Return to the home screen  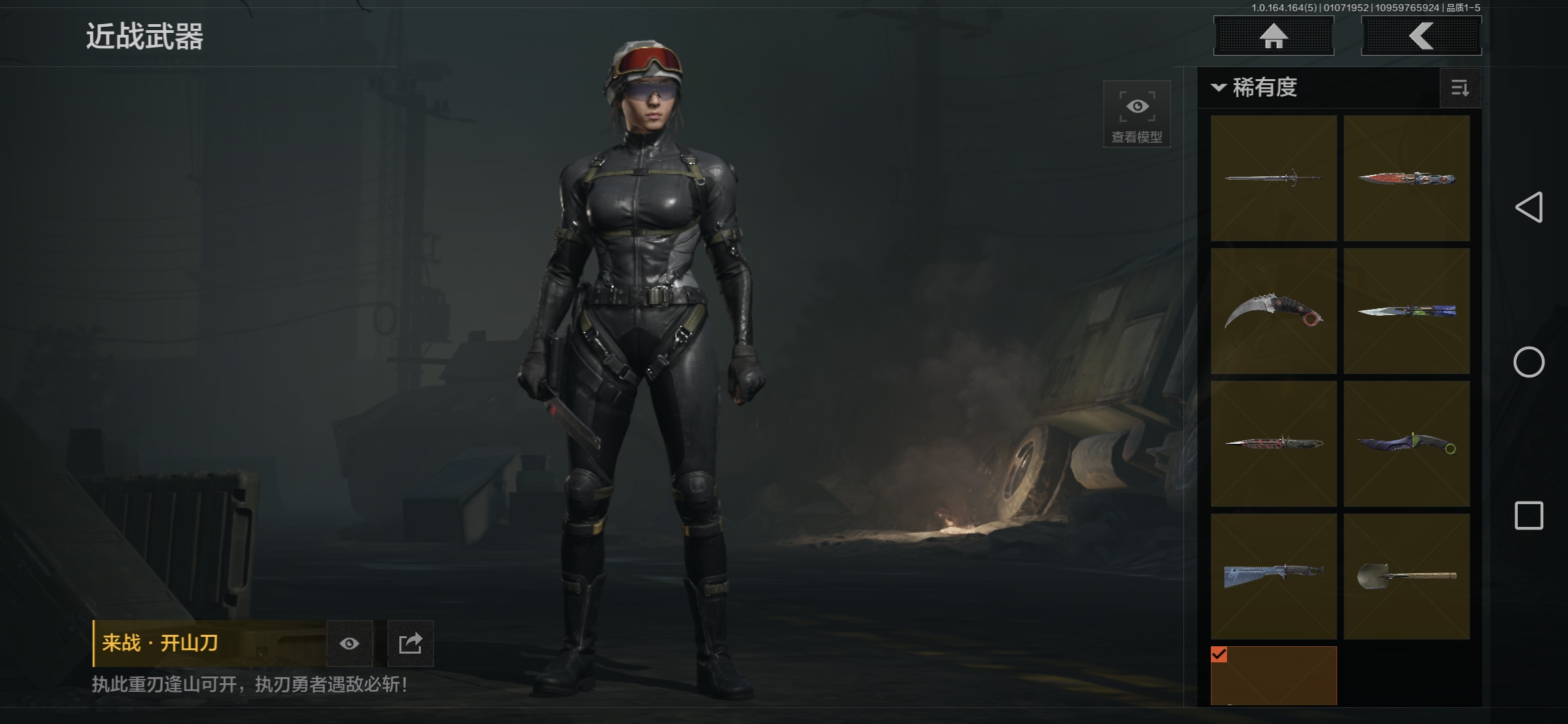point(1273,36)
